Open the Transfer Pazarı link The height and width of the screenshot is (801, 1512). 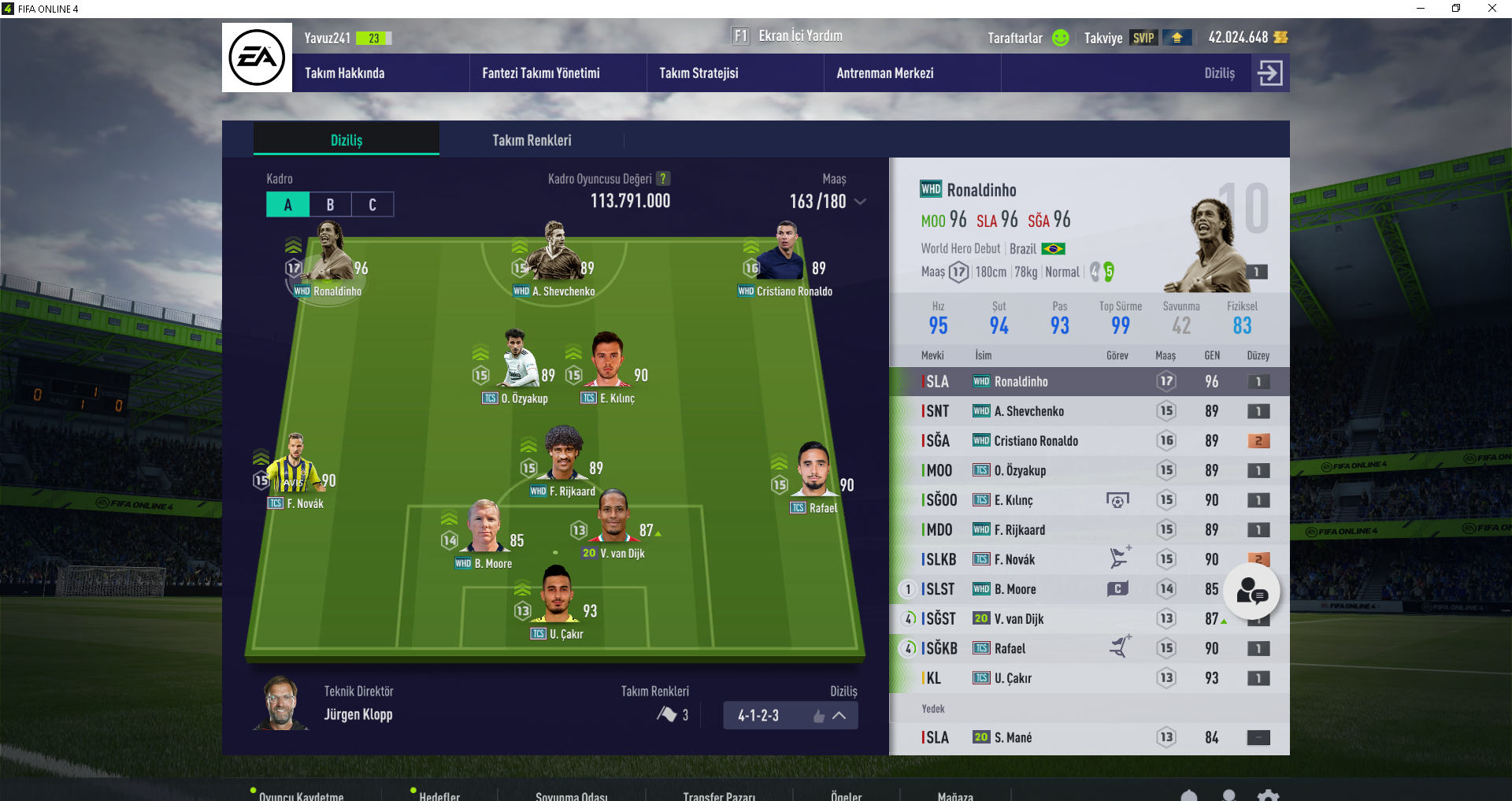pyautogui.click(x=719, y=796)
